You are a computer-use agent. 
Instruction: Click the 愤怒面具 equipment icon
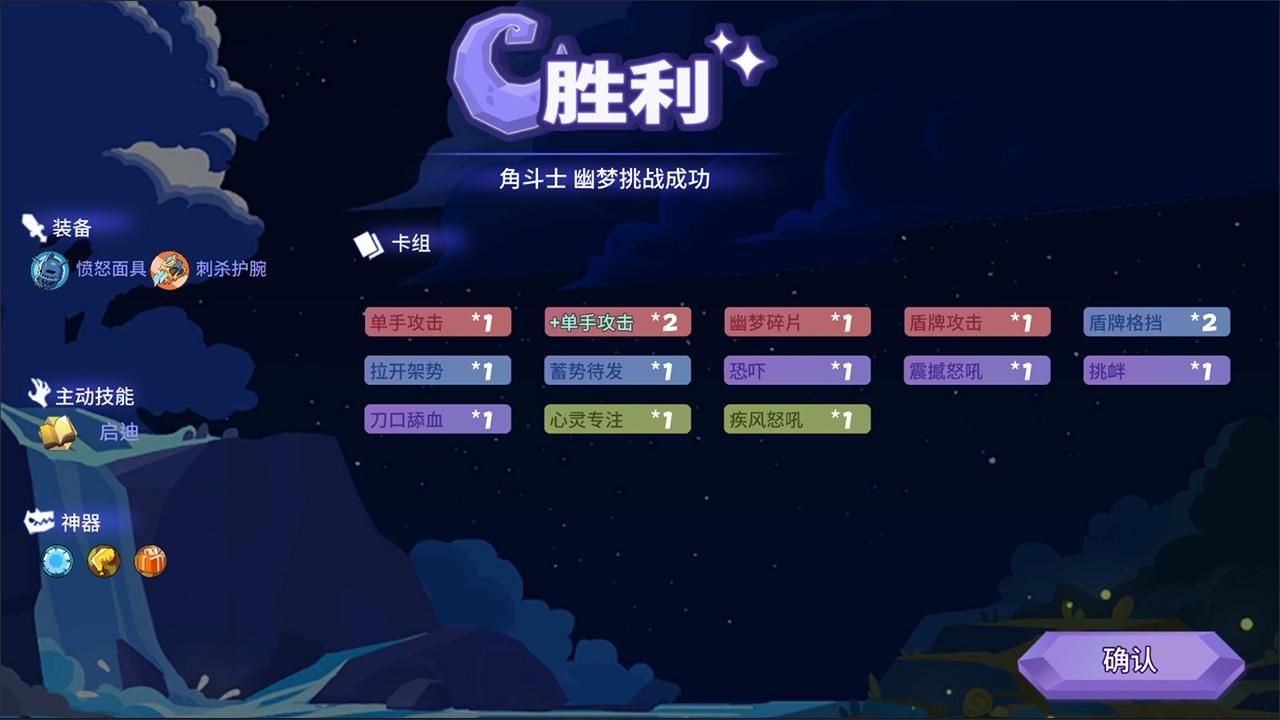47,270
